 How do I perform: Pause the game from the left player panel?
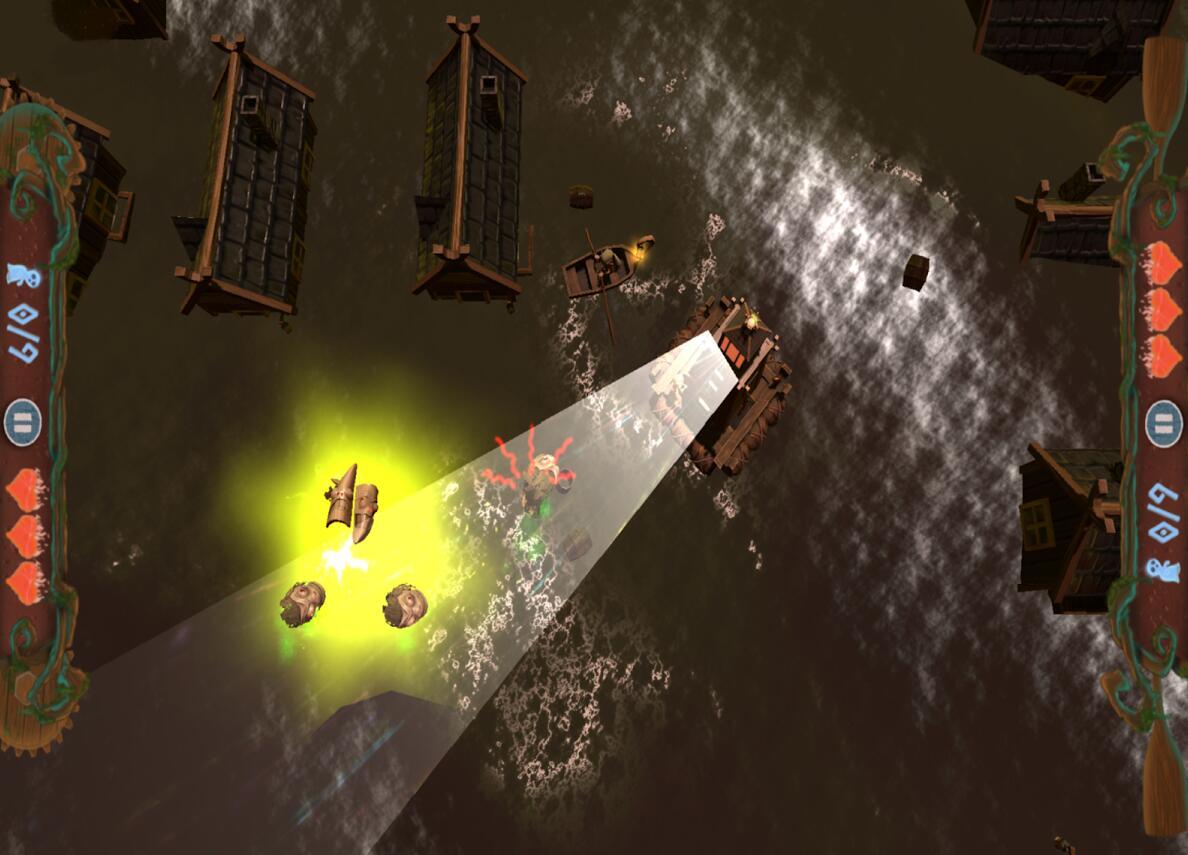[23, 419]
